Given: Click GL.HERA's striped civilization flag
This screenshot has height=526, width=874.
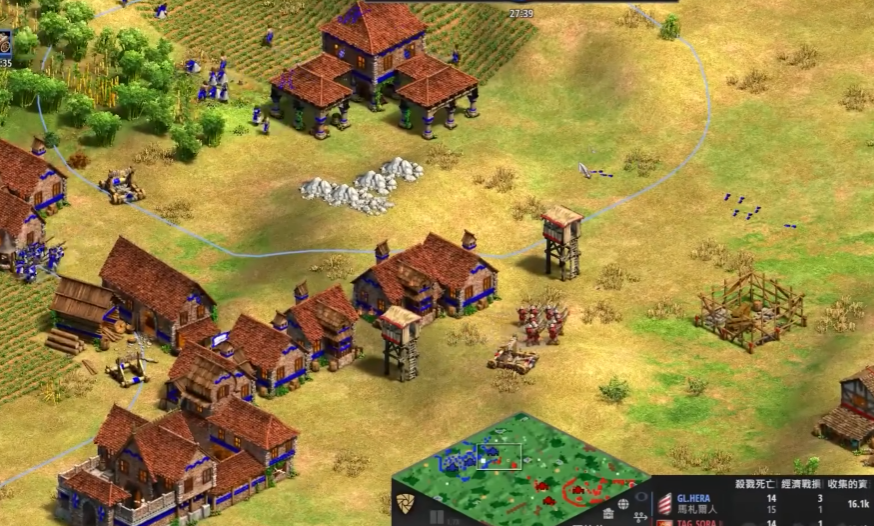Looking at the screenshot, I should [x=665, y=503].
